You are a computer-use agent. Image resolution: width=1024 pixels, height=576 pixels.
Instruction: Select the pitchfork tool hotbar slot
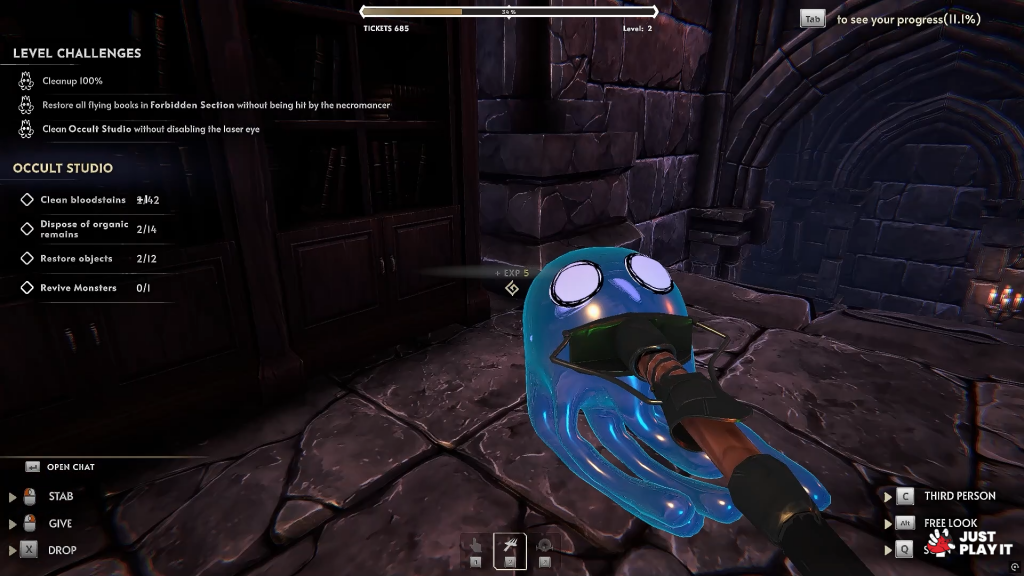point(510,546)
